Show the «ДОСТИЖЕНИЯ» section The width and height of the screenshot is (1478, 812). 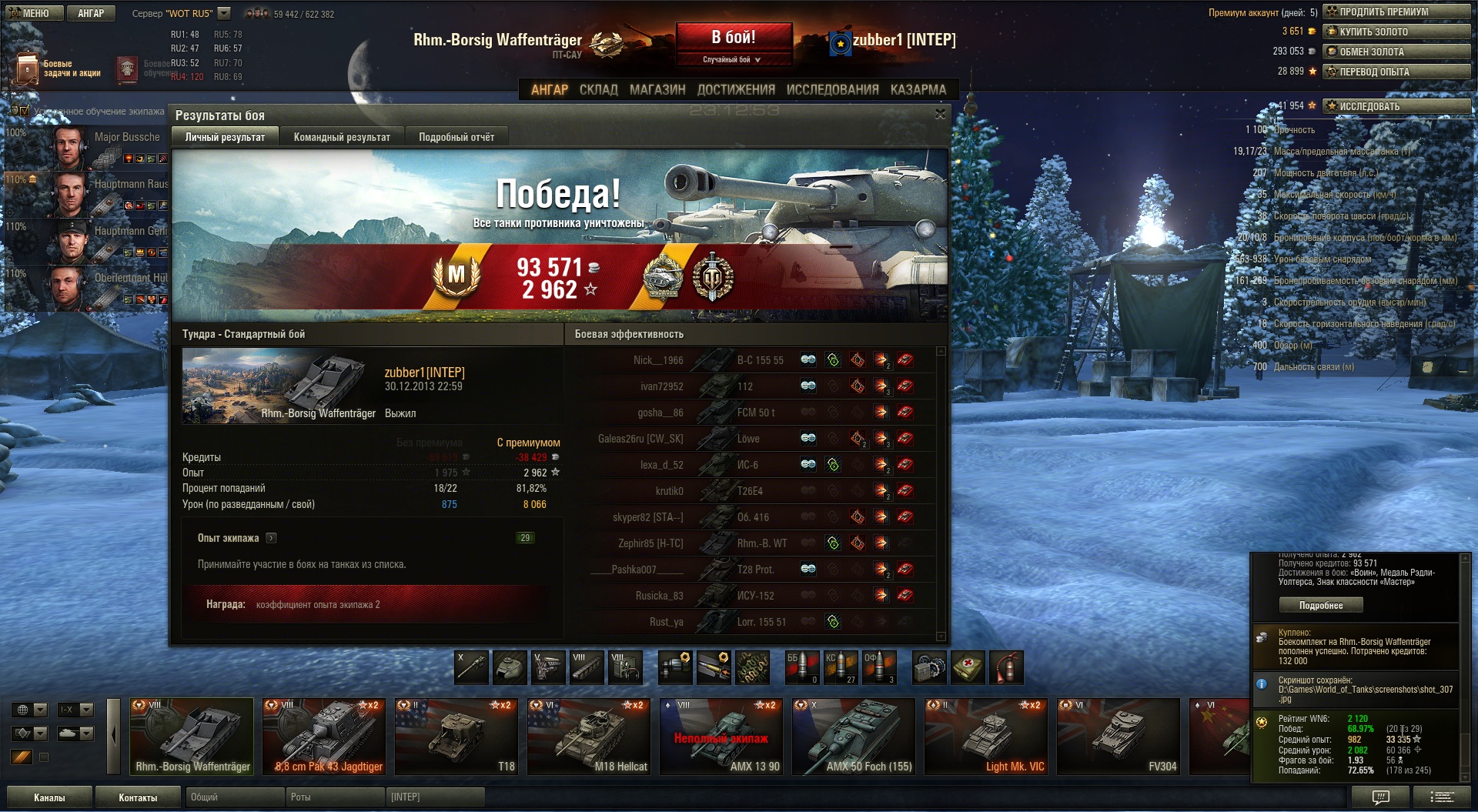tap(736, 89)
